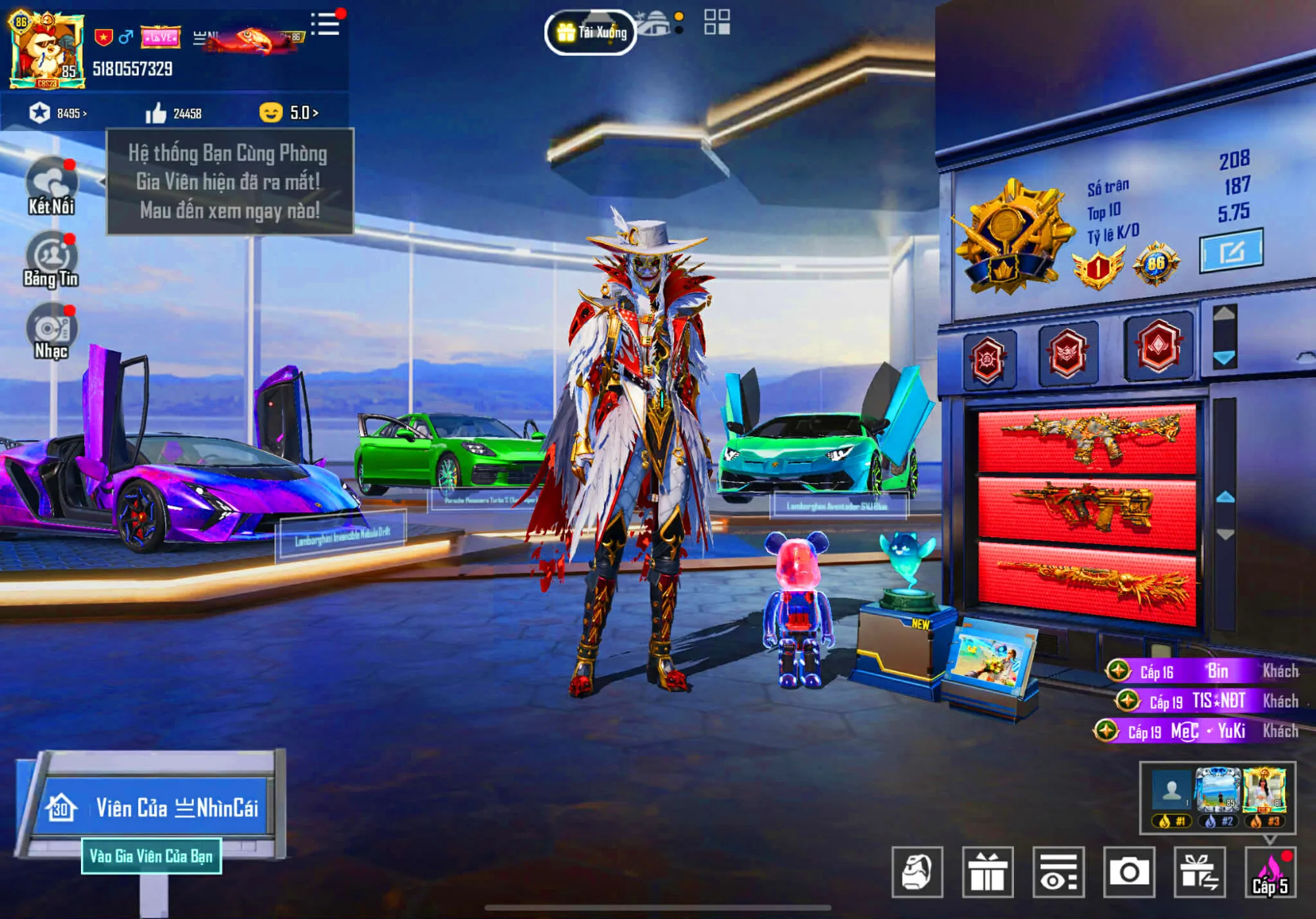The image size is (1316, 919).
Task: Enter home via Vào Gia Viên Của Bạn
Action: click(151, 856)
